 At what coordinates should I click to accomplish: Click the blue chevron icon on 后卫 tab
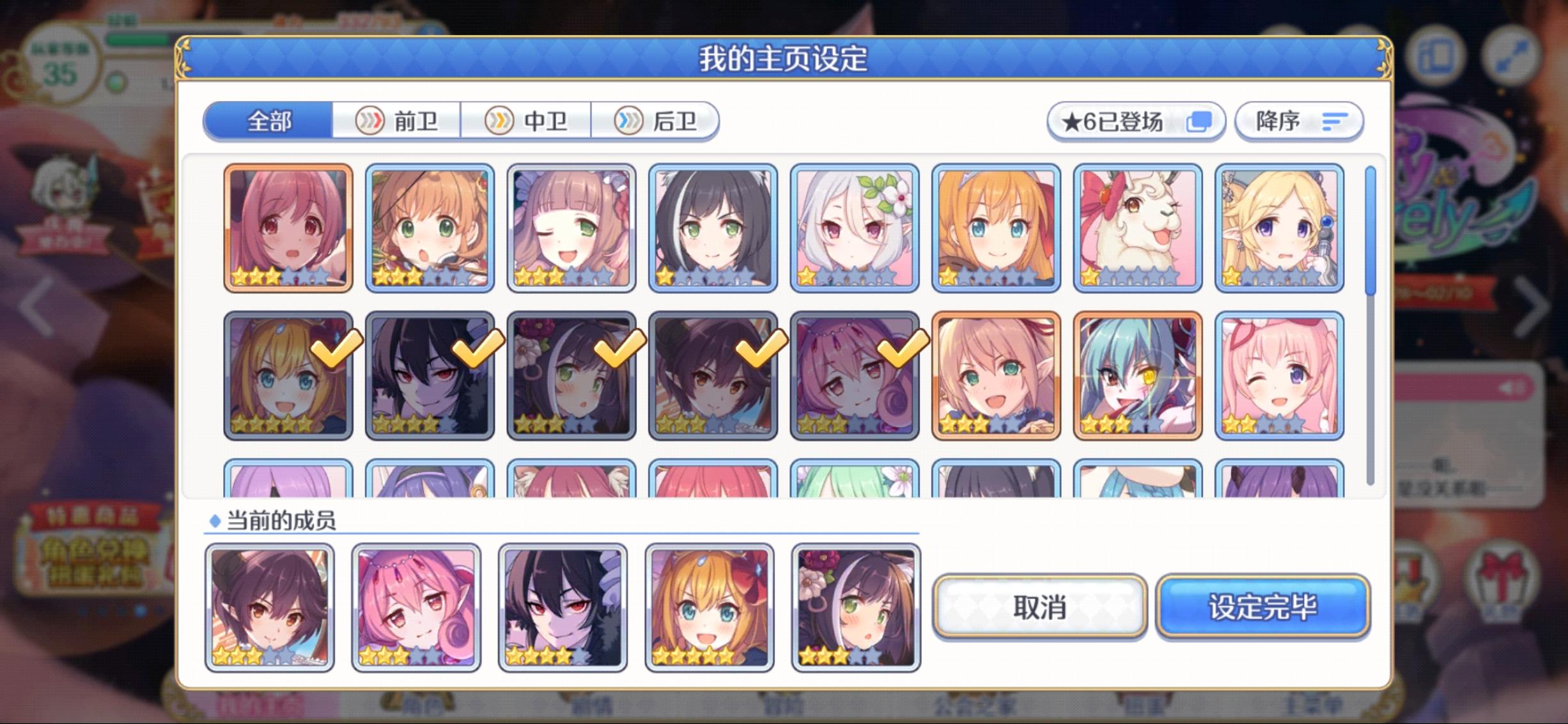pyautogui.click(x=629, y=121)
